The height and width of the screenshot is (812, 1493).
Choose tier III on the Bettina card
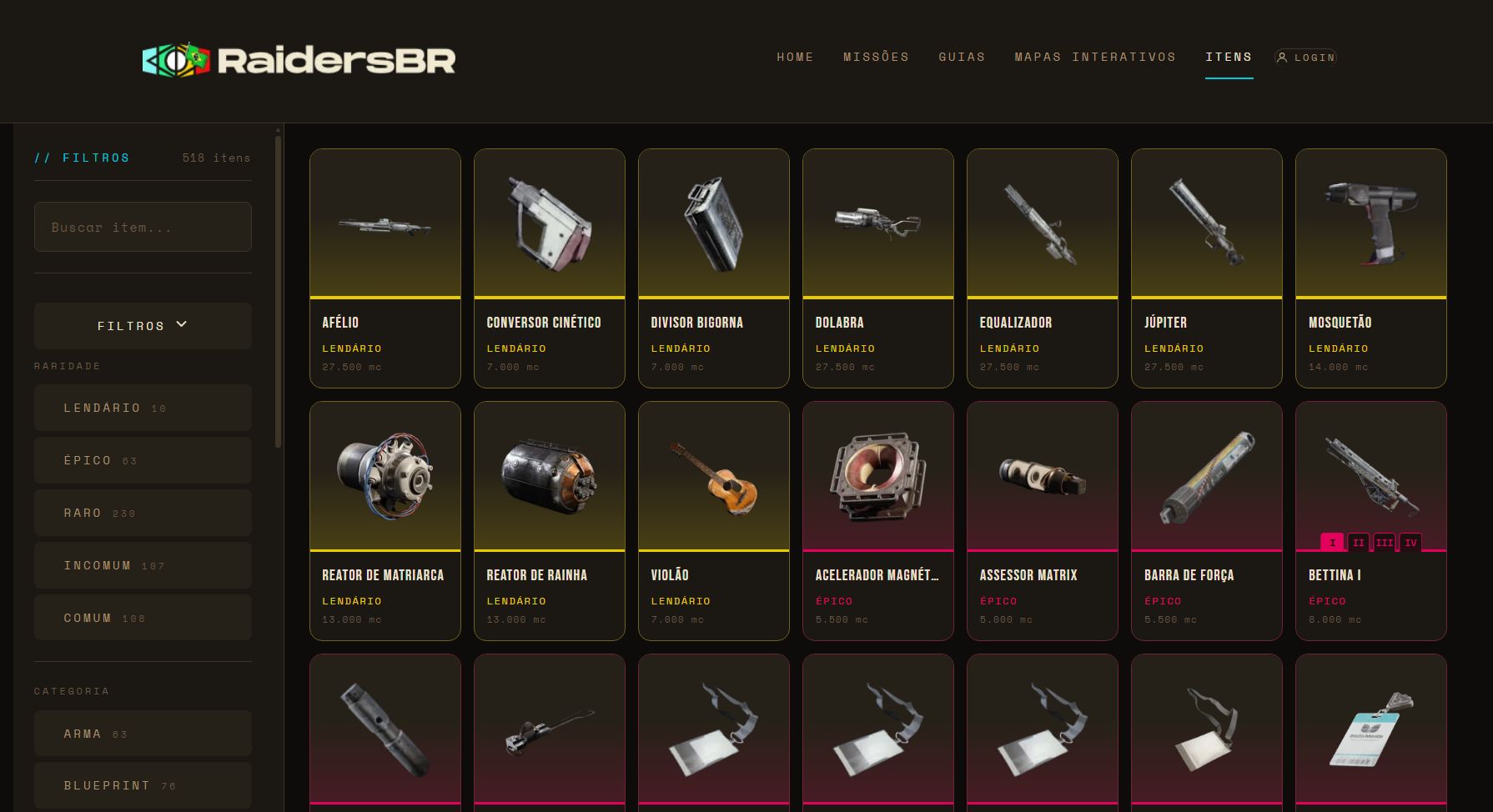click(1385, 543)
